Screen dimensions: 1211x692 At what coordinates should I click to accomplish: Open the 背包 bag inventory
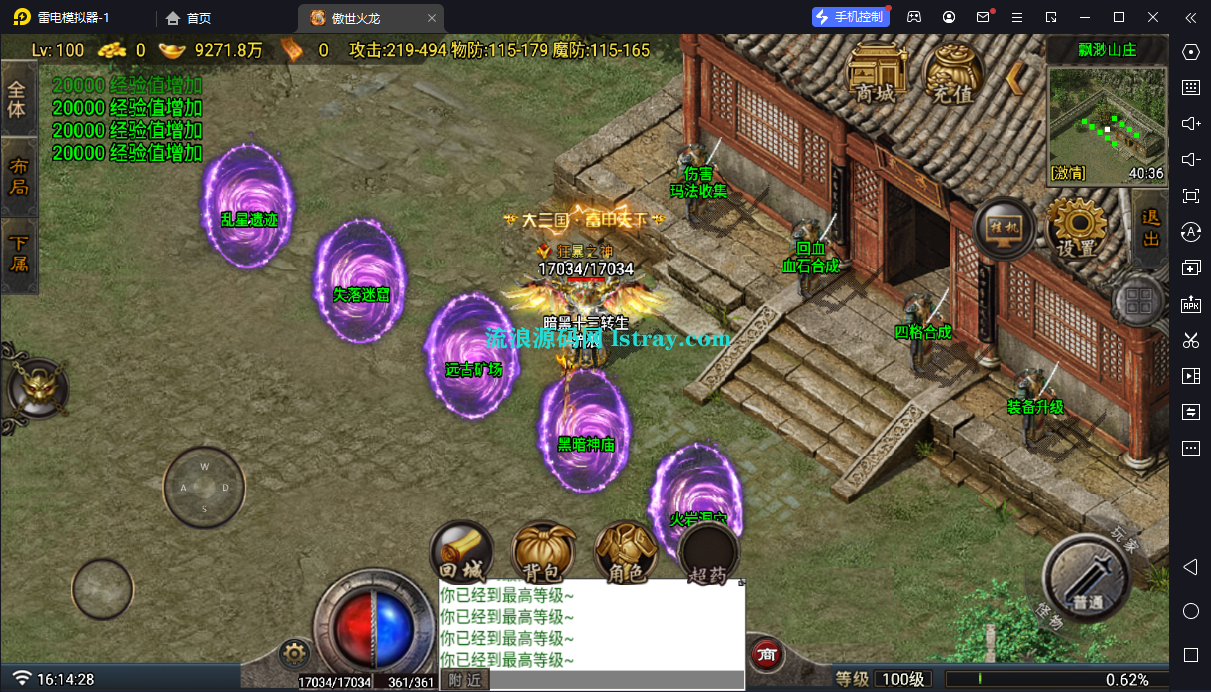544,553
